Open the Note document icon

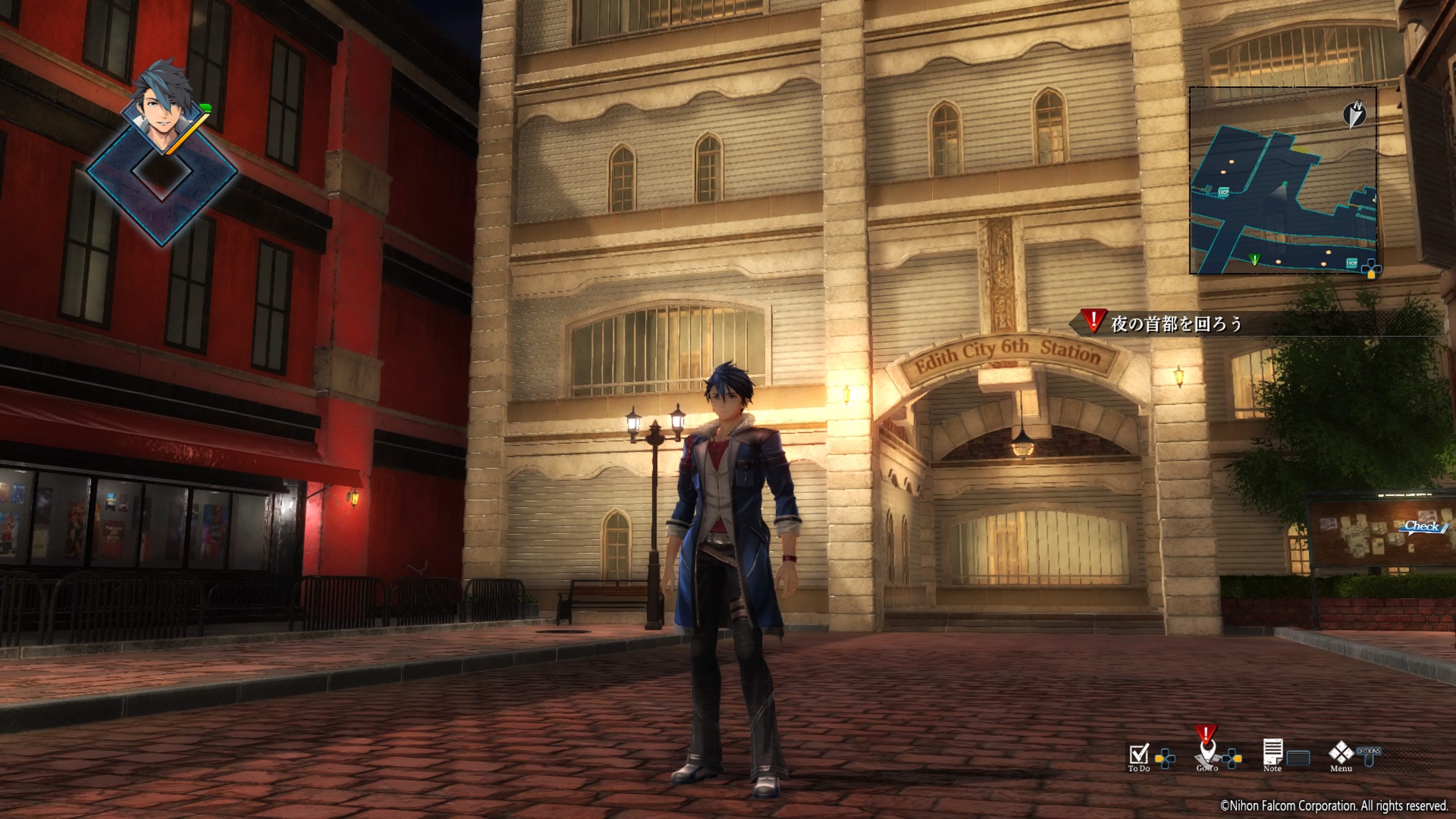(x=1272, y=753)
